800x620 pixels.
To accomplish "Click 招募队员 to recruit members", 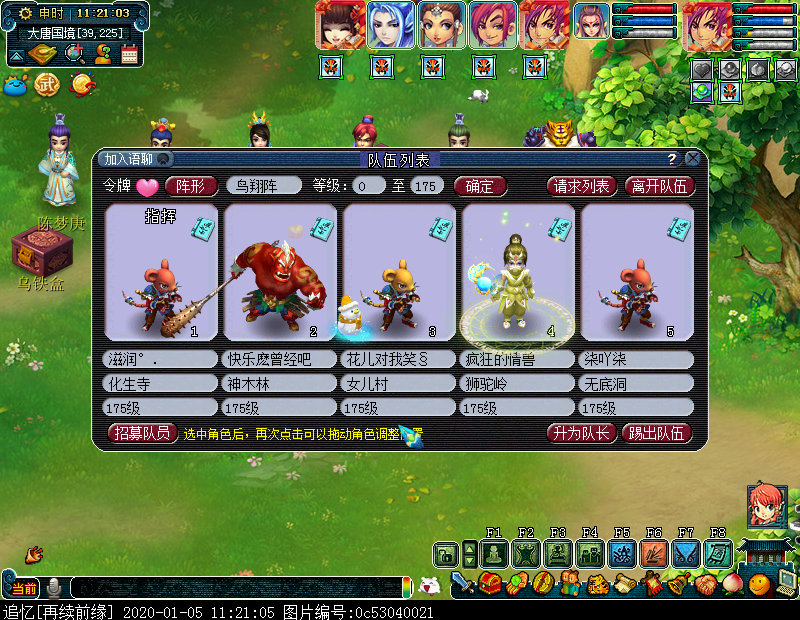I will click(142, 433).
